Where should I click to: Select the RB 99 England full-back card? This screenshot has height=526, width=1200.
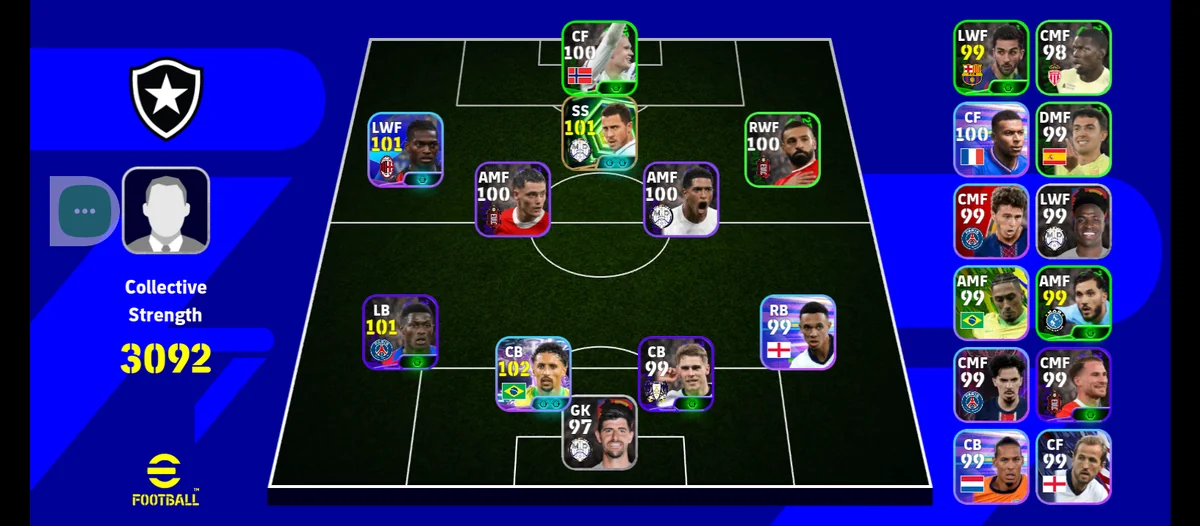point(797,332)
